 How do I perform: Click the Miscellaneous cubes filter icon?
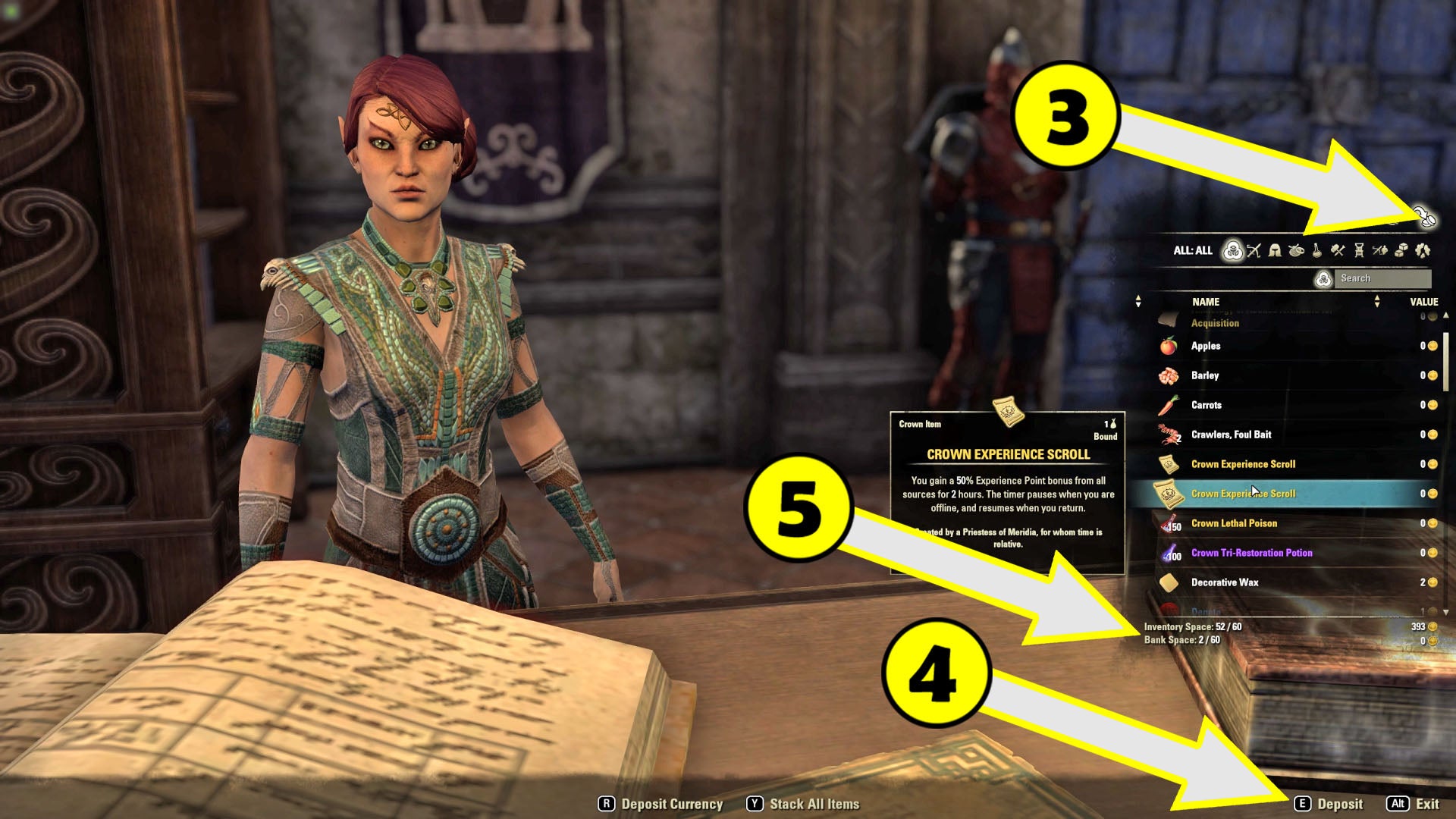(x=1401, y=250)
